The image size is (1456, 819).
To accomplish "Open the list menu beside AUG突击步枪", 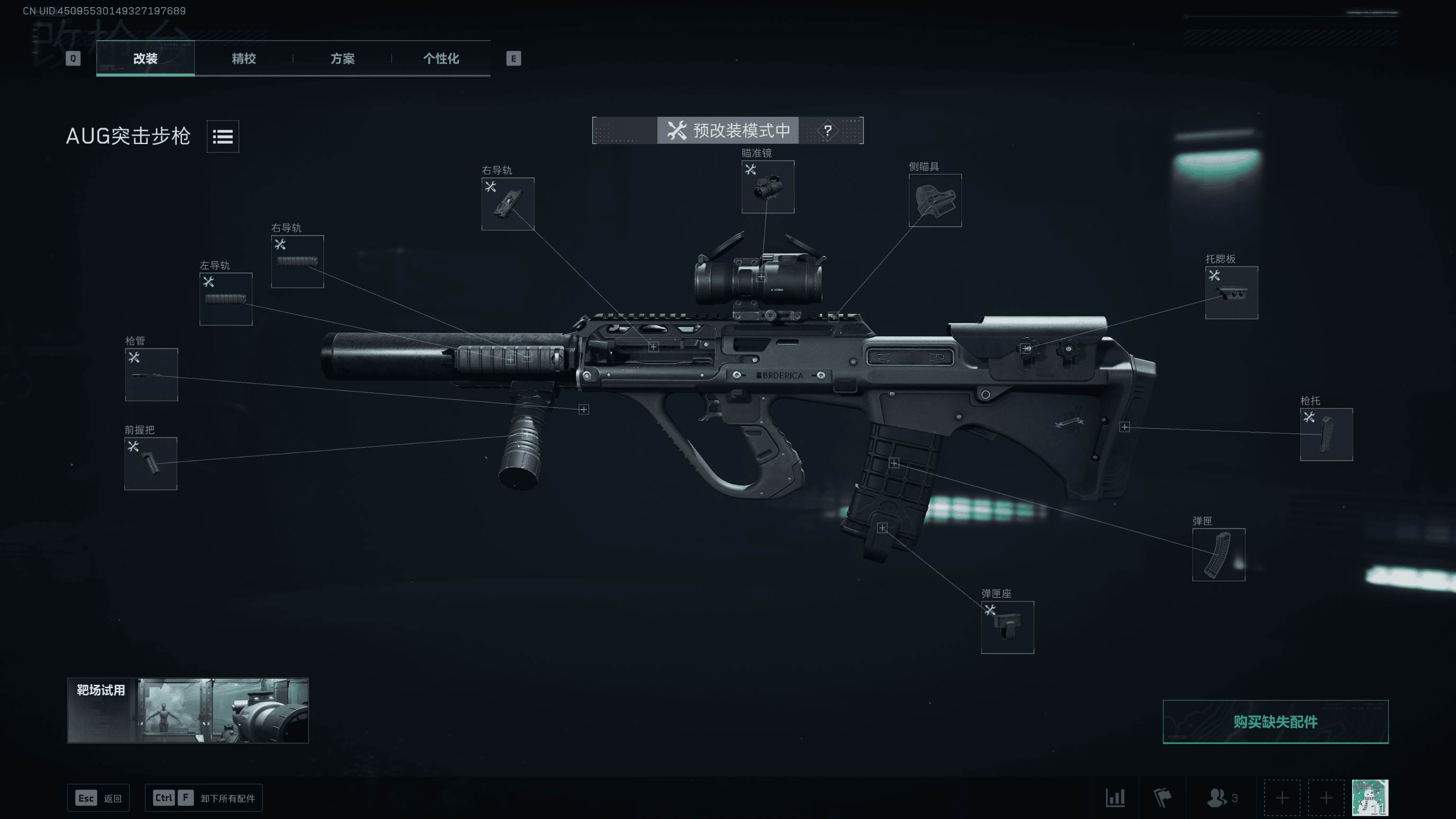I will pos(223,136).
